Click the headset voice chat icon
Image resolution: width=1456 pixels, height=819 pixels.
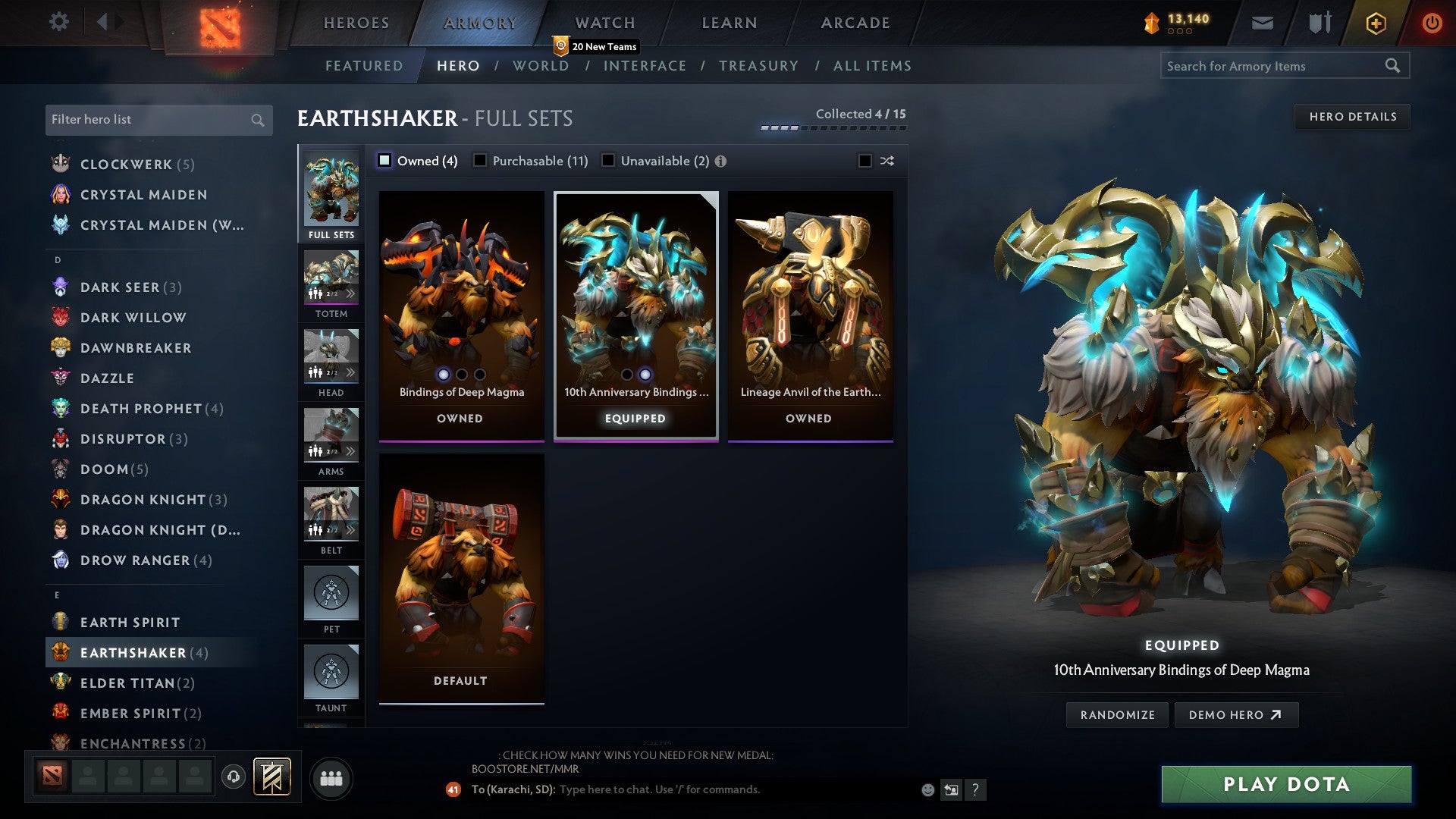click(232, 777)
